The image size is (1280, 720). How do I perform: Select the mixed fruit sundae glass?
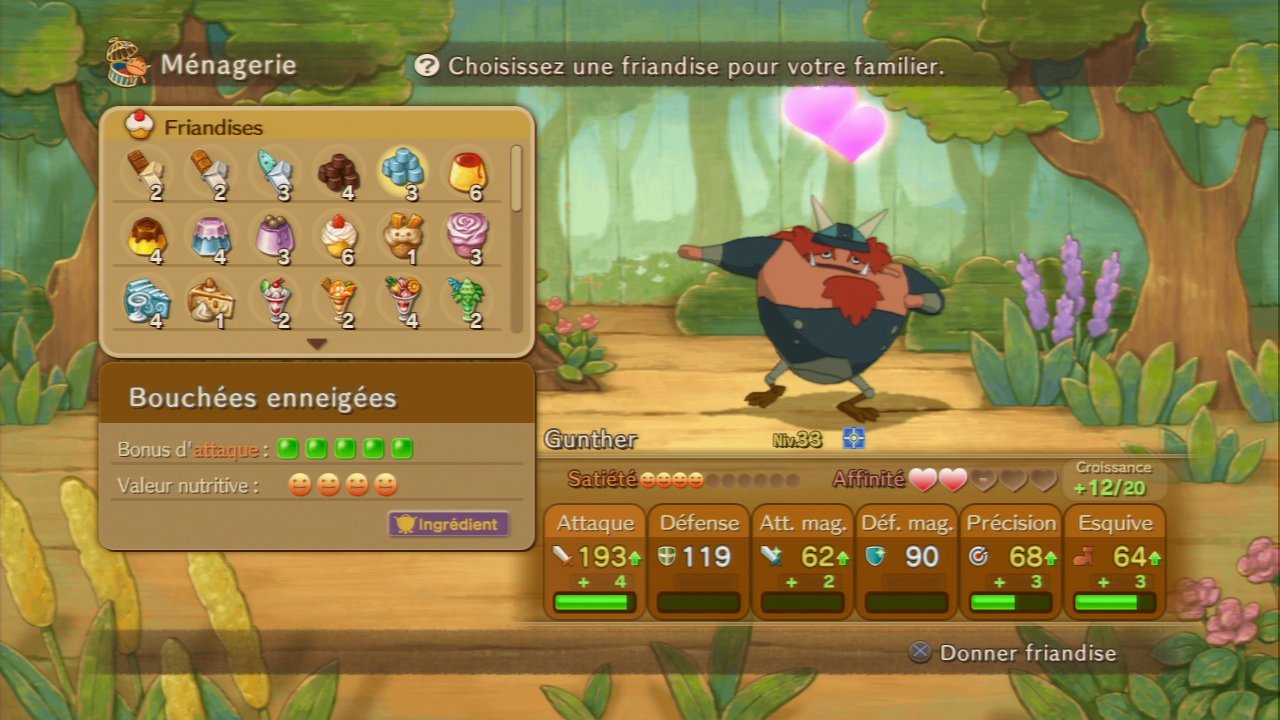pos(403,300)
